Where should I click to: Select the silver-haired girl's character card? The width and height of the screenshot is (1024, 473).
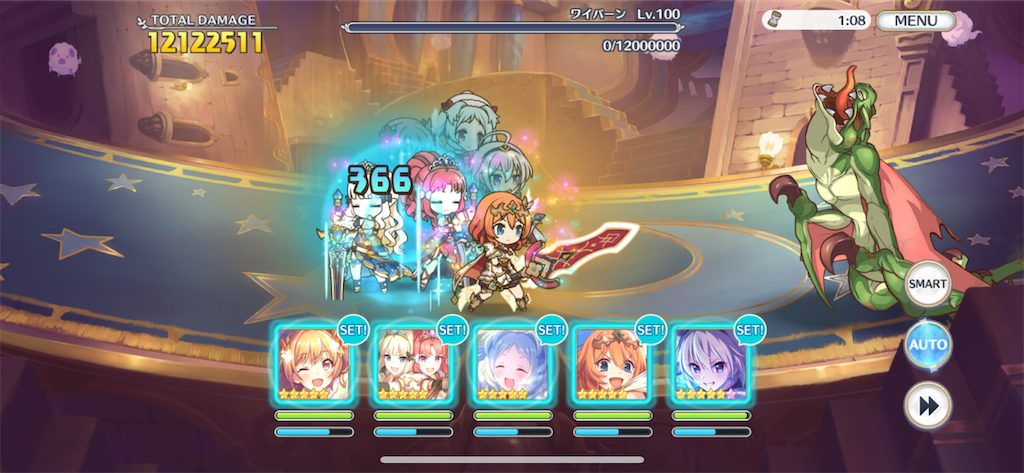(x=710, y=364)
